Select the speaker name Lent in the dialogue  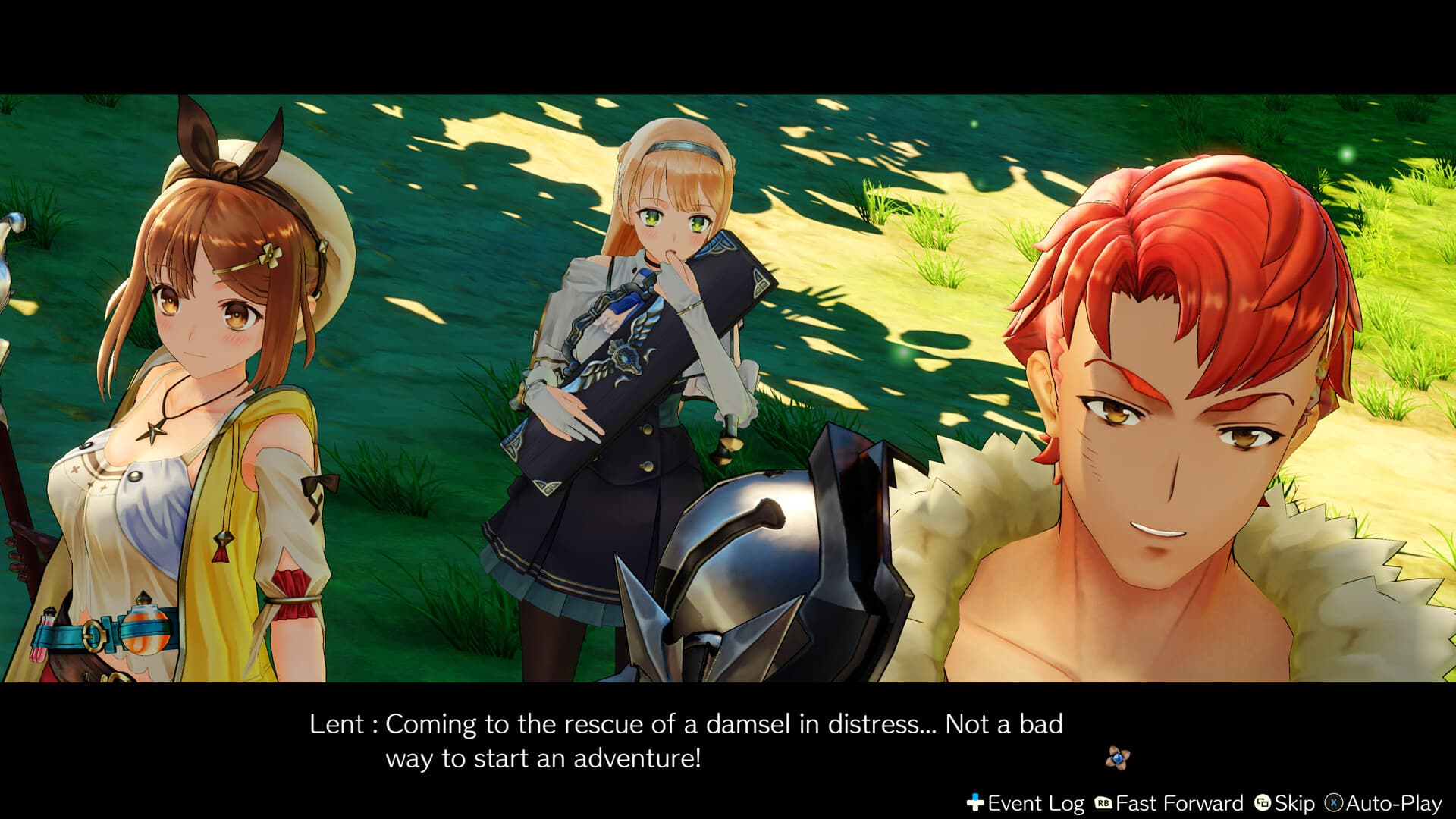tap(338, 724)
